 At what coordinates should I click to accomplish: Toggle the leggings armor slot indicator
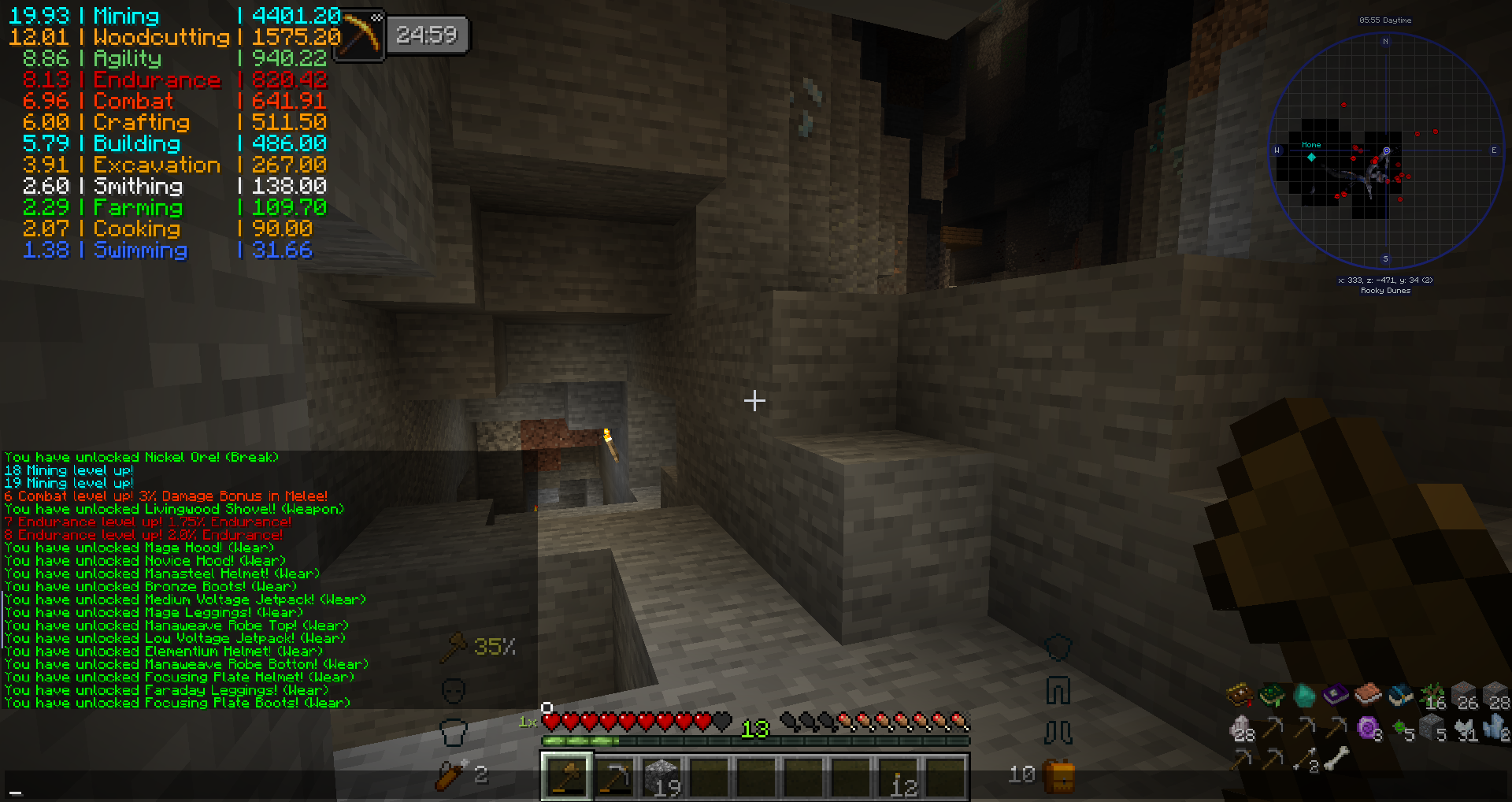pos(1058,691)
